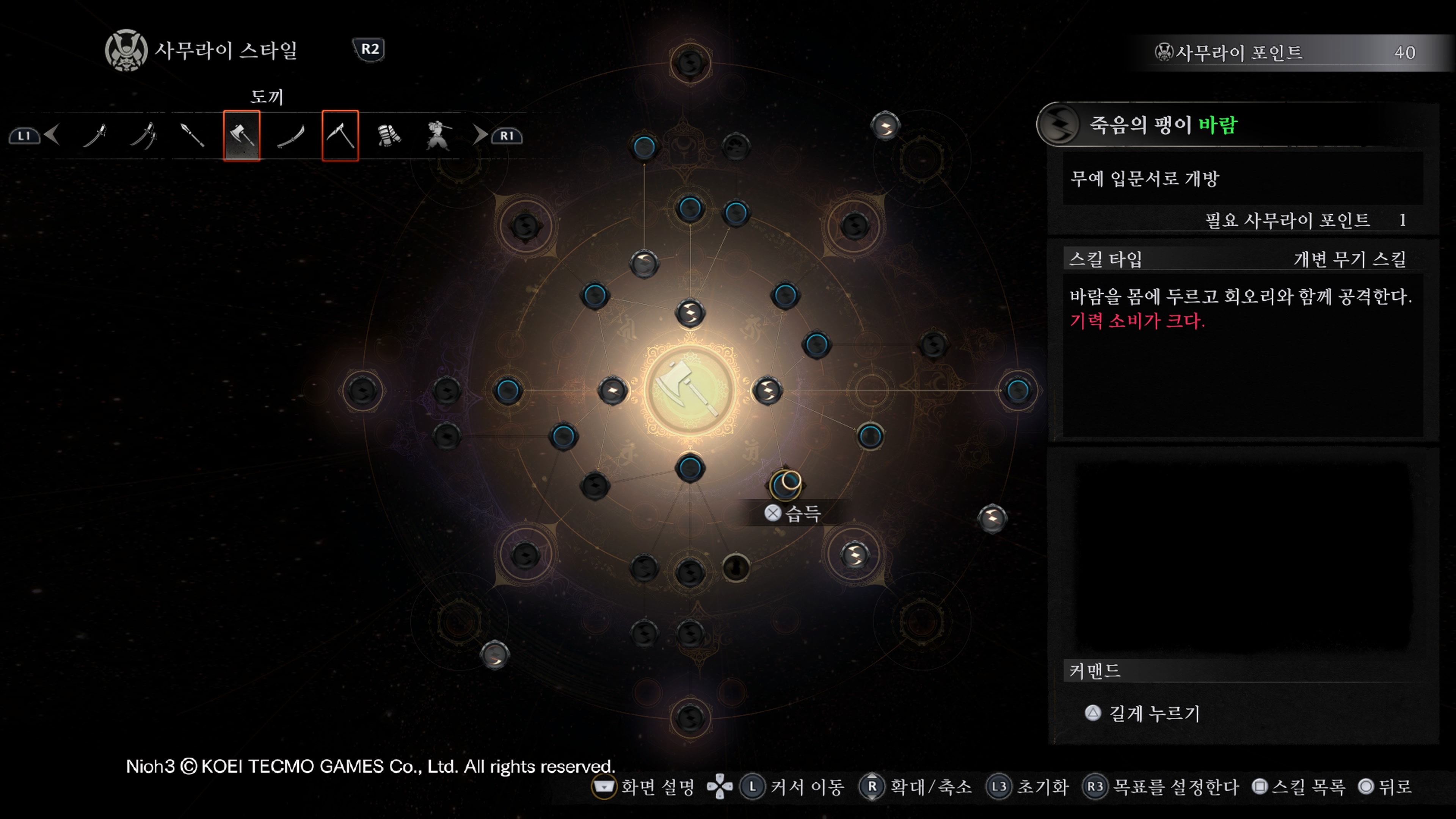Viewport: 1456px width, 819px height.
Task: Click the left arrow of the weapon tabs
Action: (52, 135)
